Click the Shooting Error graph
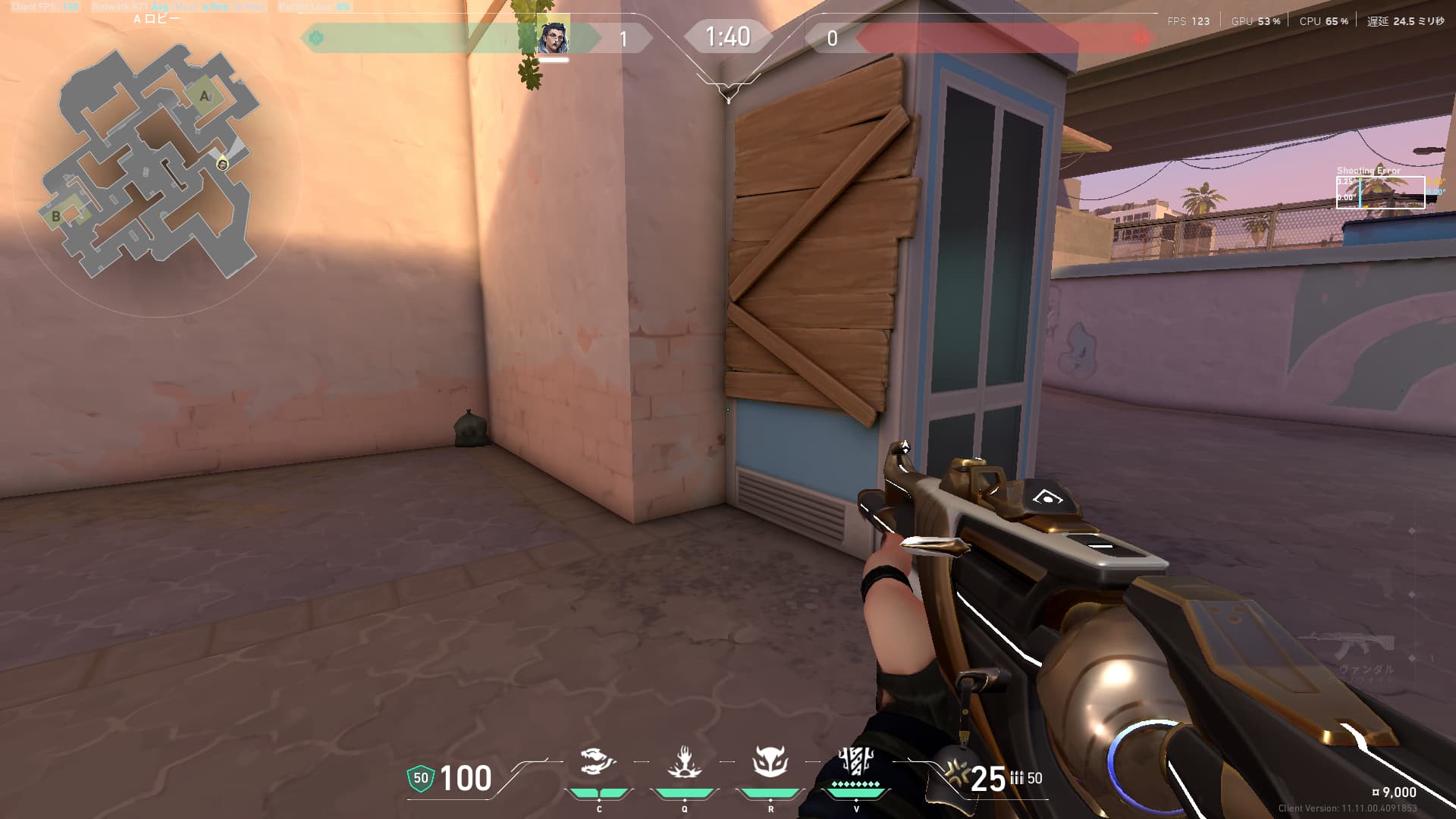The image size is (1456, 819). point(1380,192)
